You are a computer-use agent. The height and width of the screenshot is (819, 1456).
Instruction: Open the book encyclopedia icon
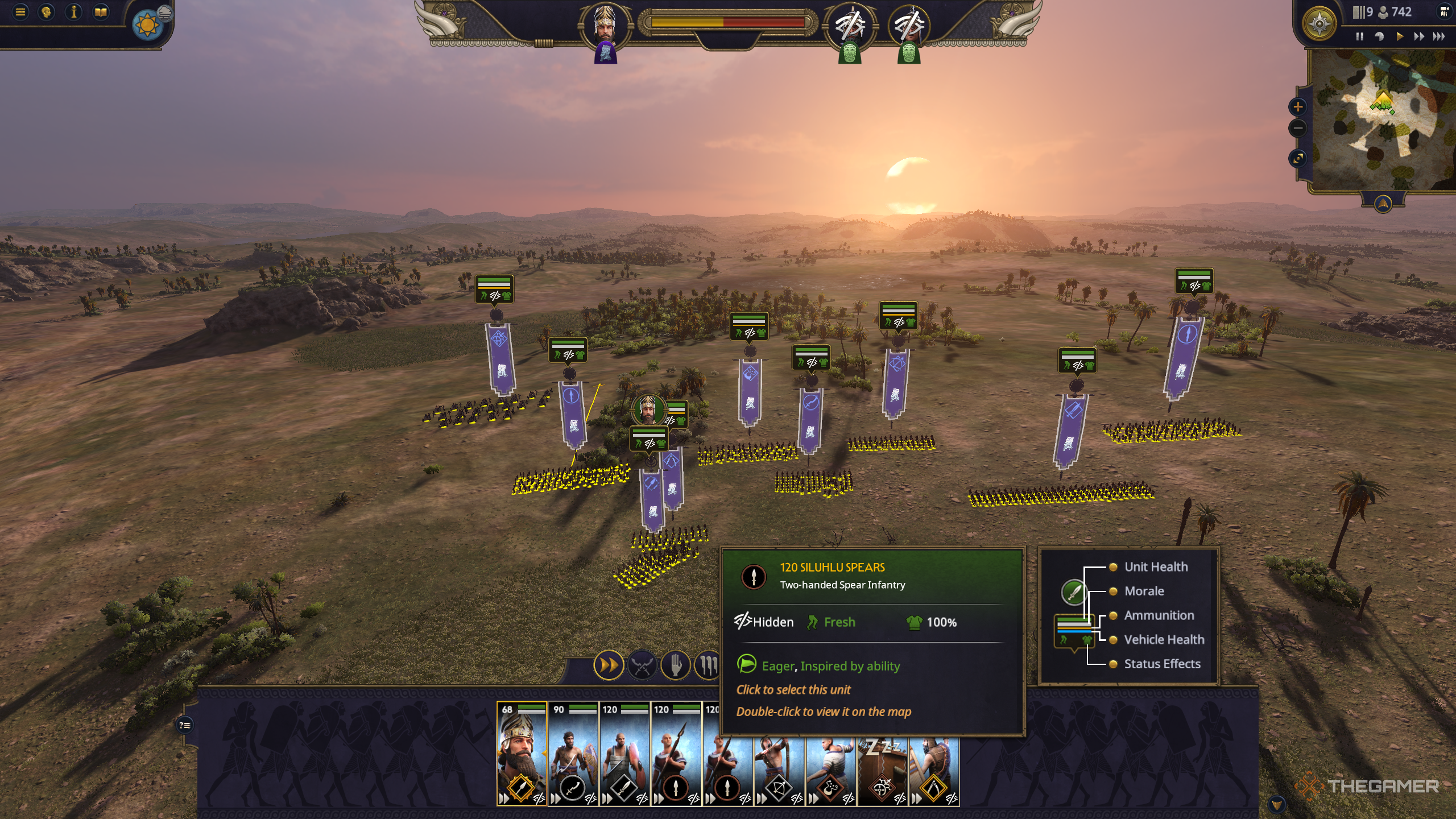point(101,12)
